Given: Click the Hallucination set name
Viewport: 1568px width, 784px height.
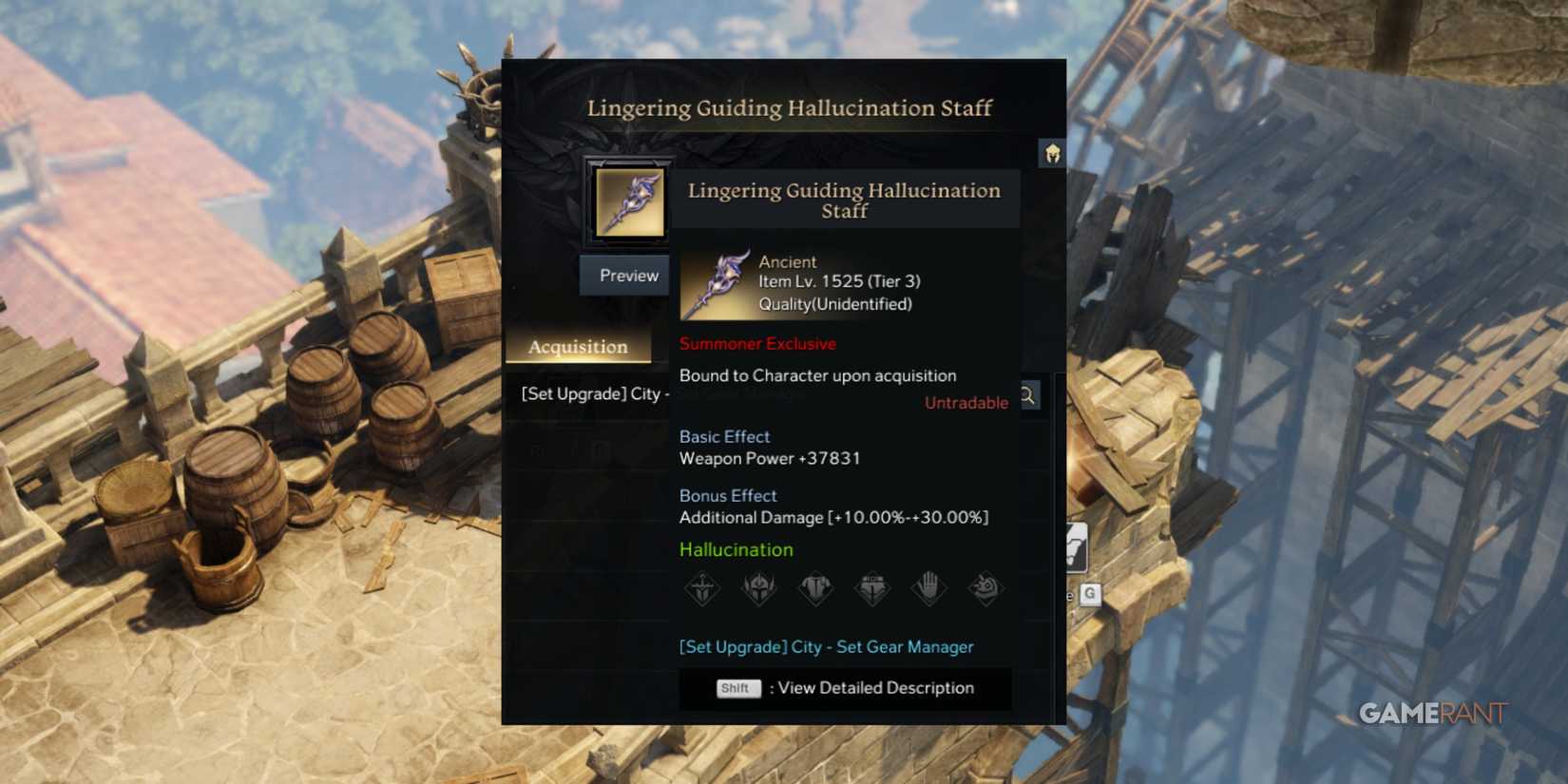Looking at the screenshot, I should 736,549.
